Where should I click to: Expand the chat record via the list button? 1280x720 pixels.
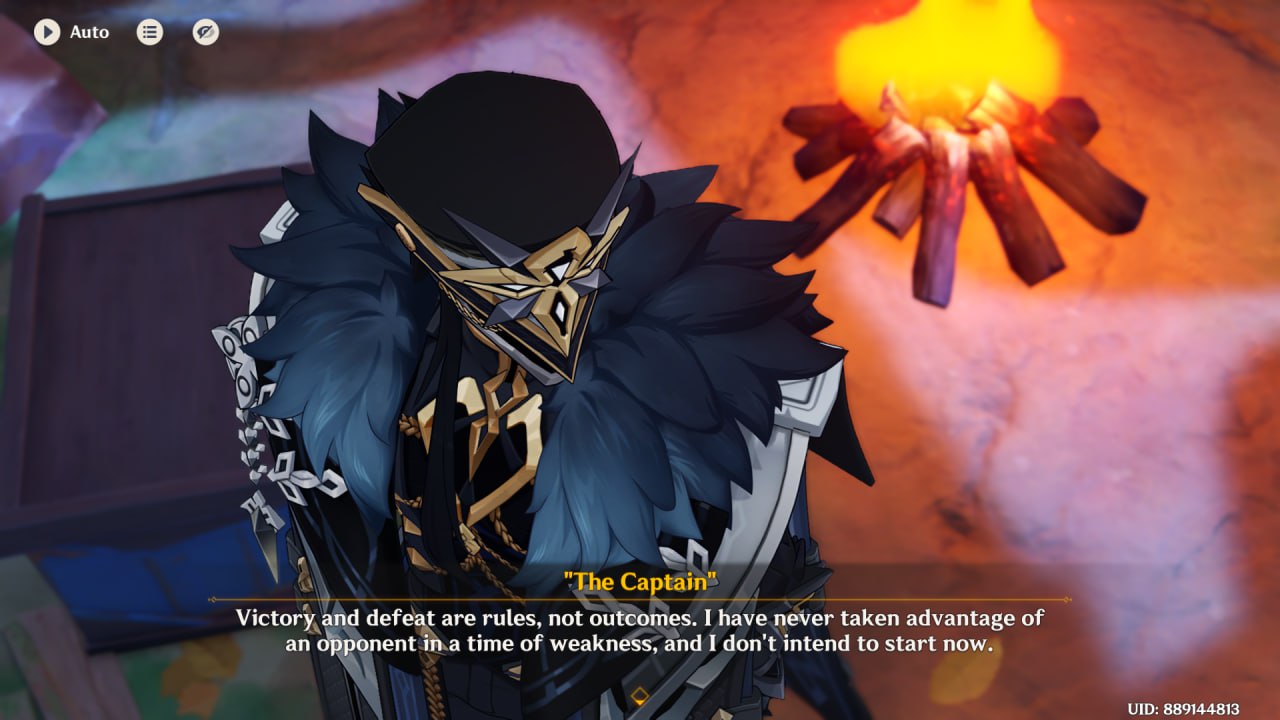[148, 31]
